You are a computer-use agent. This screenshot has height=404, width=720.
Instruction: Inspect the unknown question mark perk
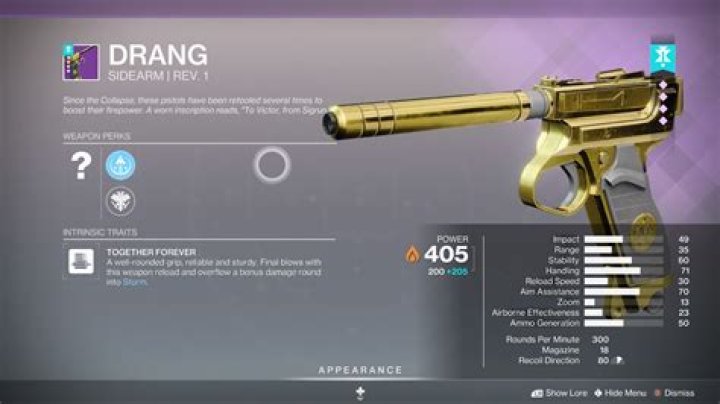tap(82, 166)
